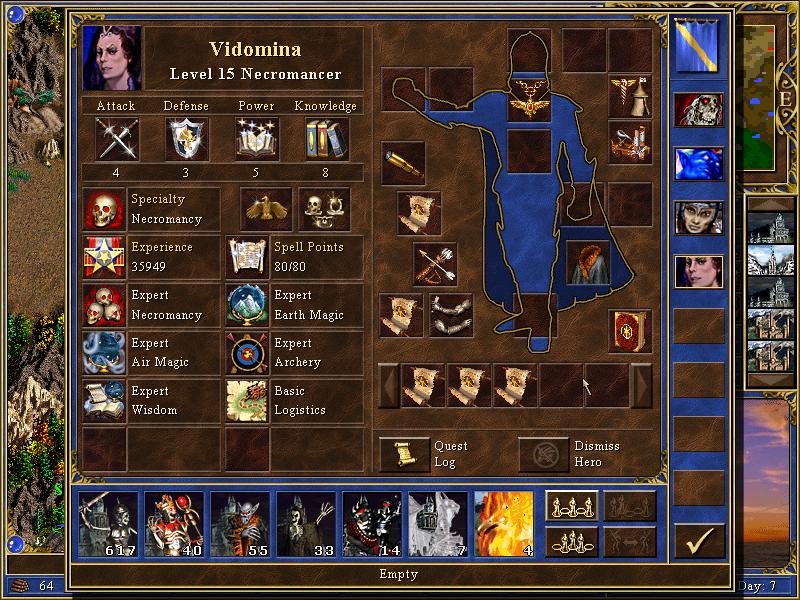This screenshot has height=600, width=800.
Task: Open the red spellbook
Action: pos(630,330)
